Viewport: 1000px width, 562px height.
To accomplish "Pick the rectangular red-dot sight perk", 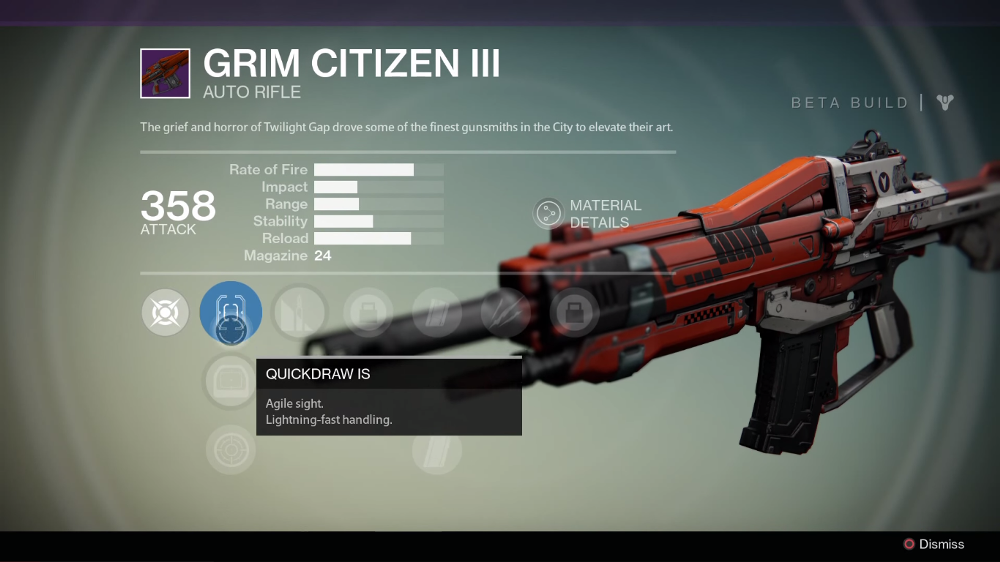I will click(231, 381).
